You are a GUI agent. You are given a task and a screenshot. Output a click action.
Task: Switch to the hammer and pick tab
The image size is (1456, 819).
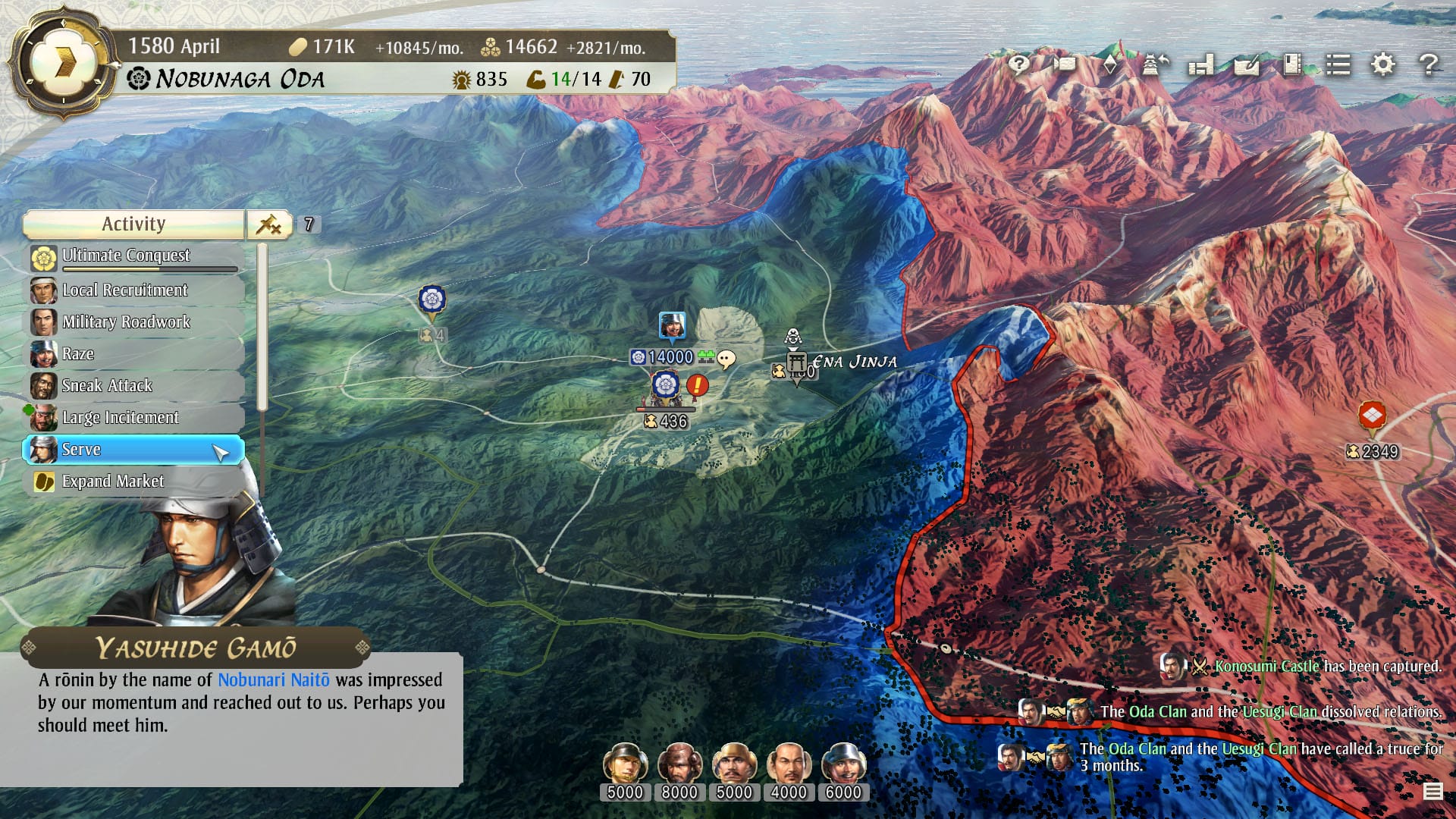tap(269, 224)
